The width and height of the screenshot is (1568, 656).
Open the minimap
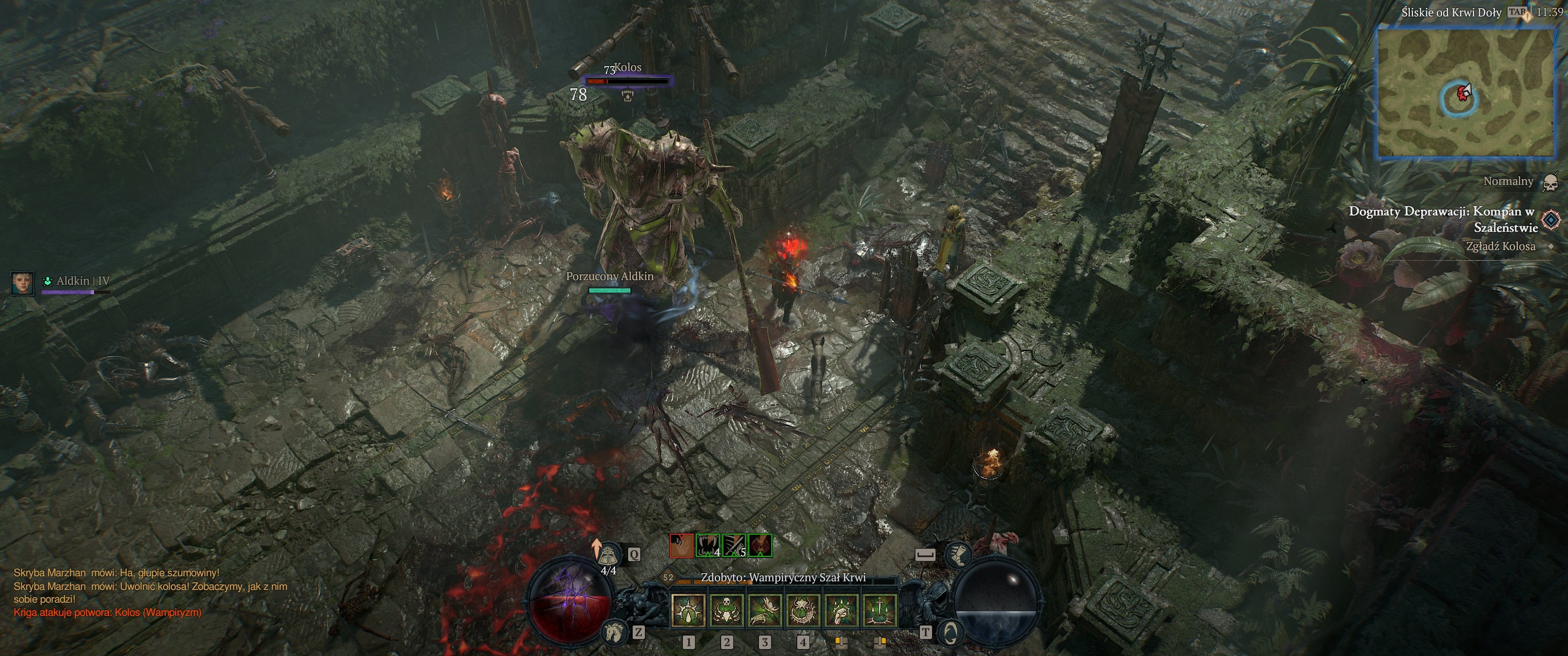tap(1466, 92)
